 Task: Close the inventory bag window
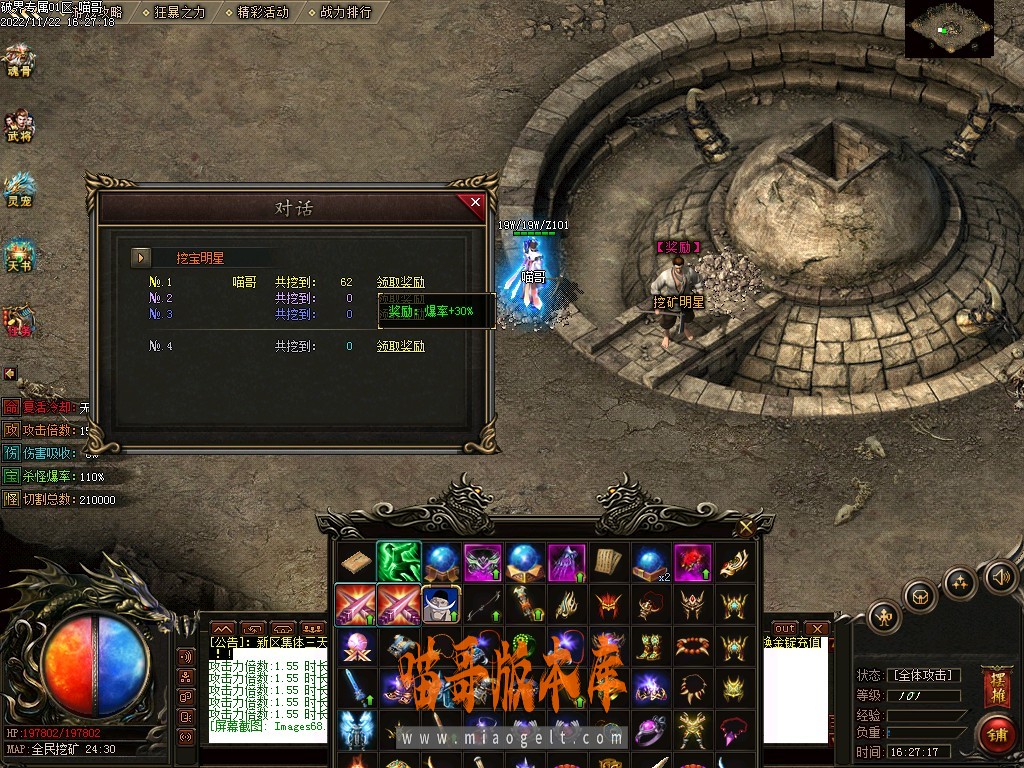point(746,527)
